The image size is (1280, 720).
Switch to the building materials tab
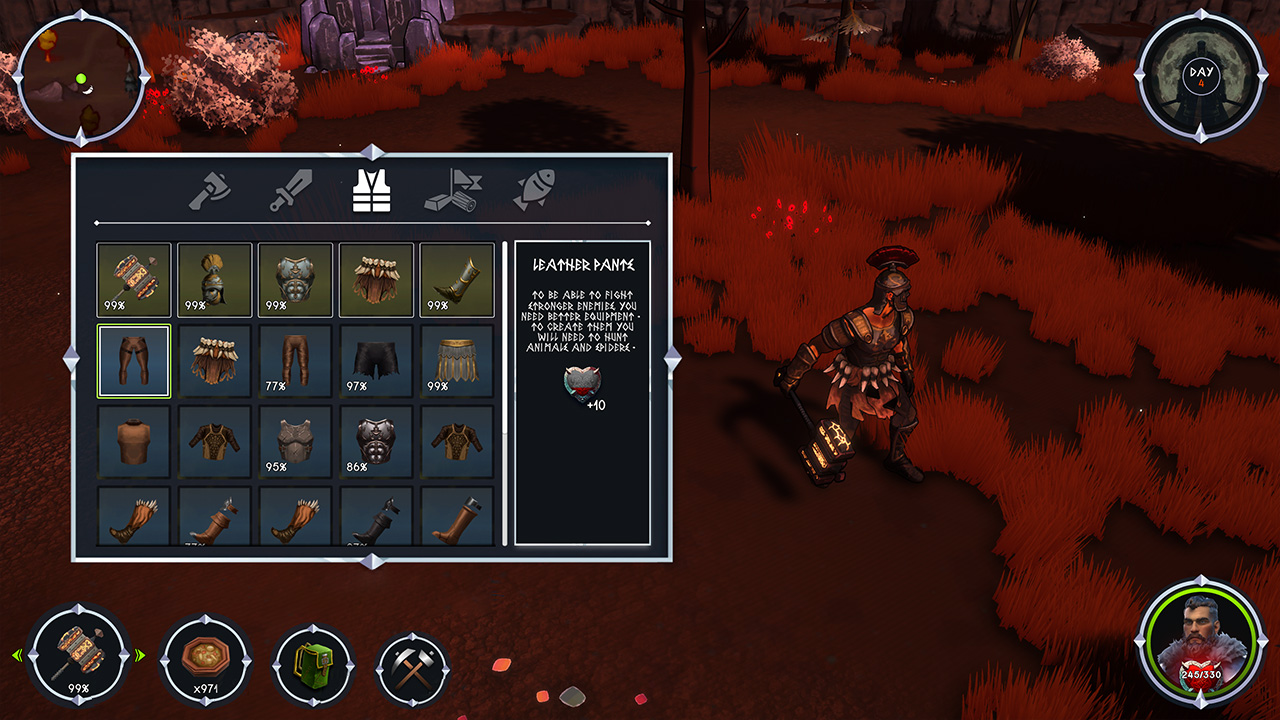(x=453, y=190)
